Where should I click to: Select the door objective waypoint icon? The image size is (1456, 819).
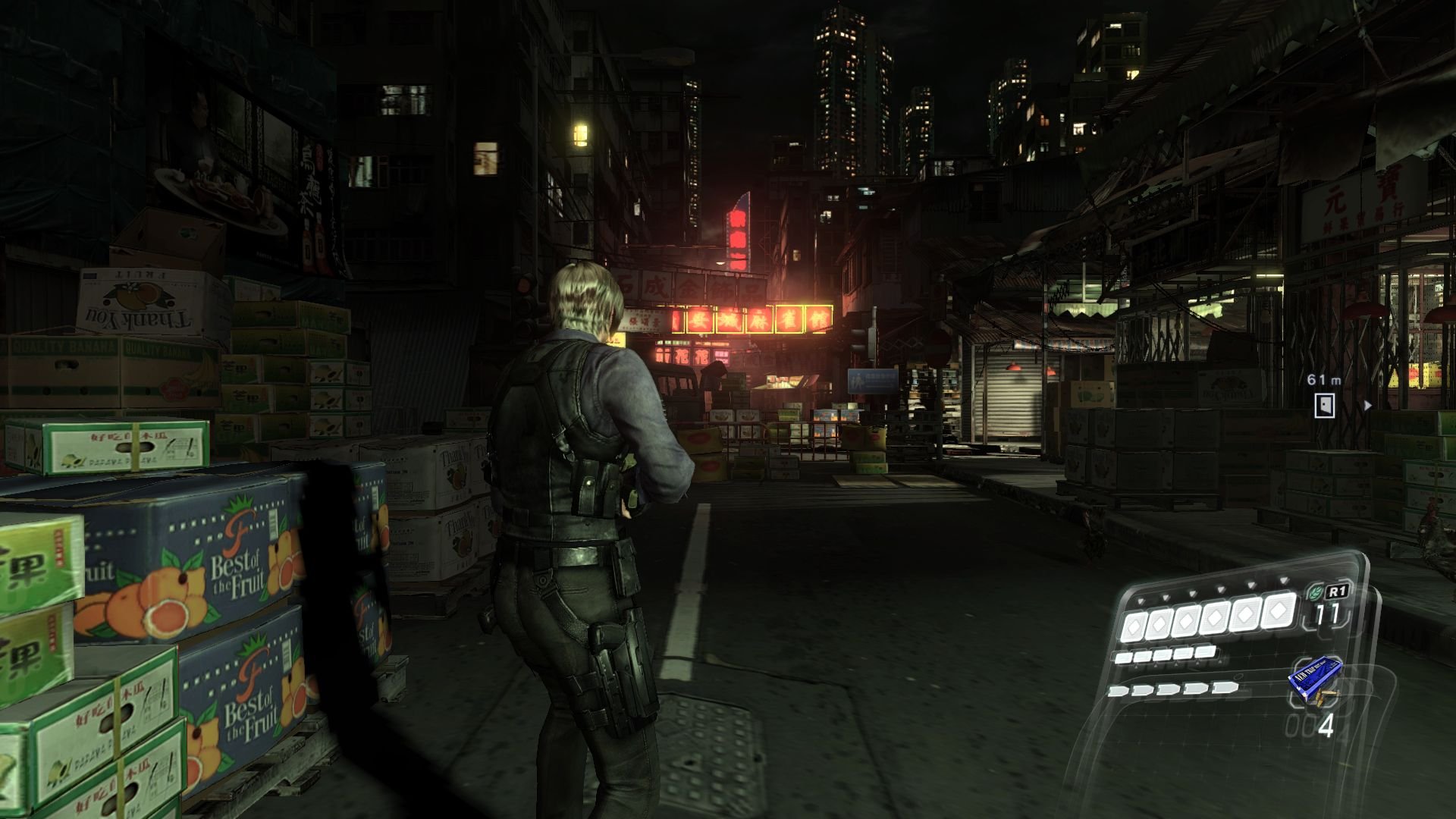click(x=1324, y=406)
